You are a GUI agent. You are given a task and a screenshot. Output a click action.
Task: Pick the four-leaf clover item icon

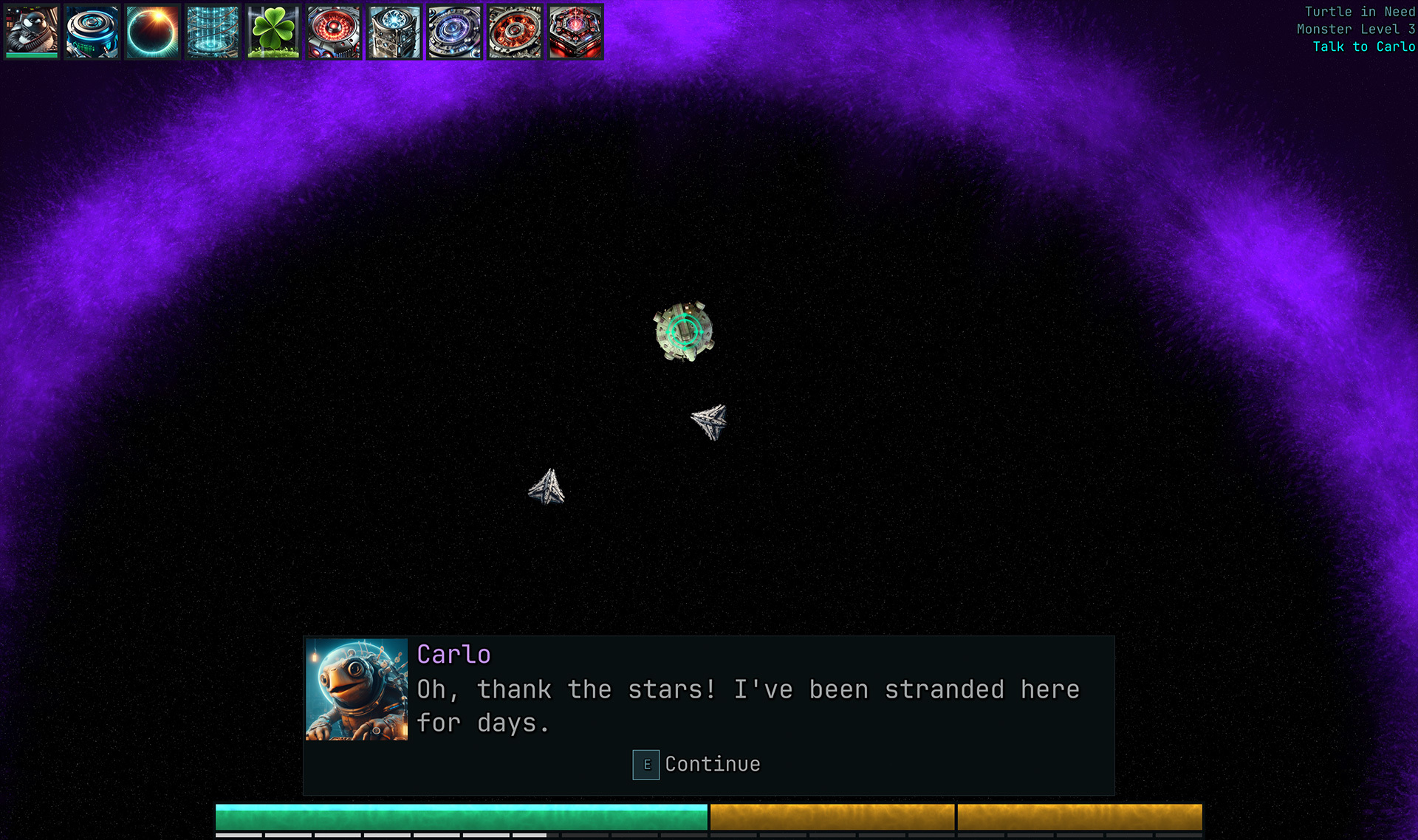[x=273, y=31]
